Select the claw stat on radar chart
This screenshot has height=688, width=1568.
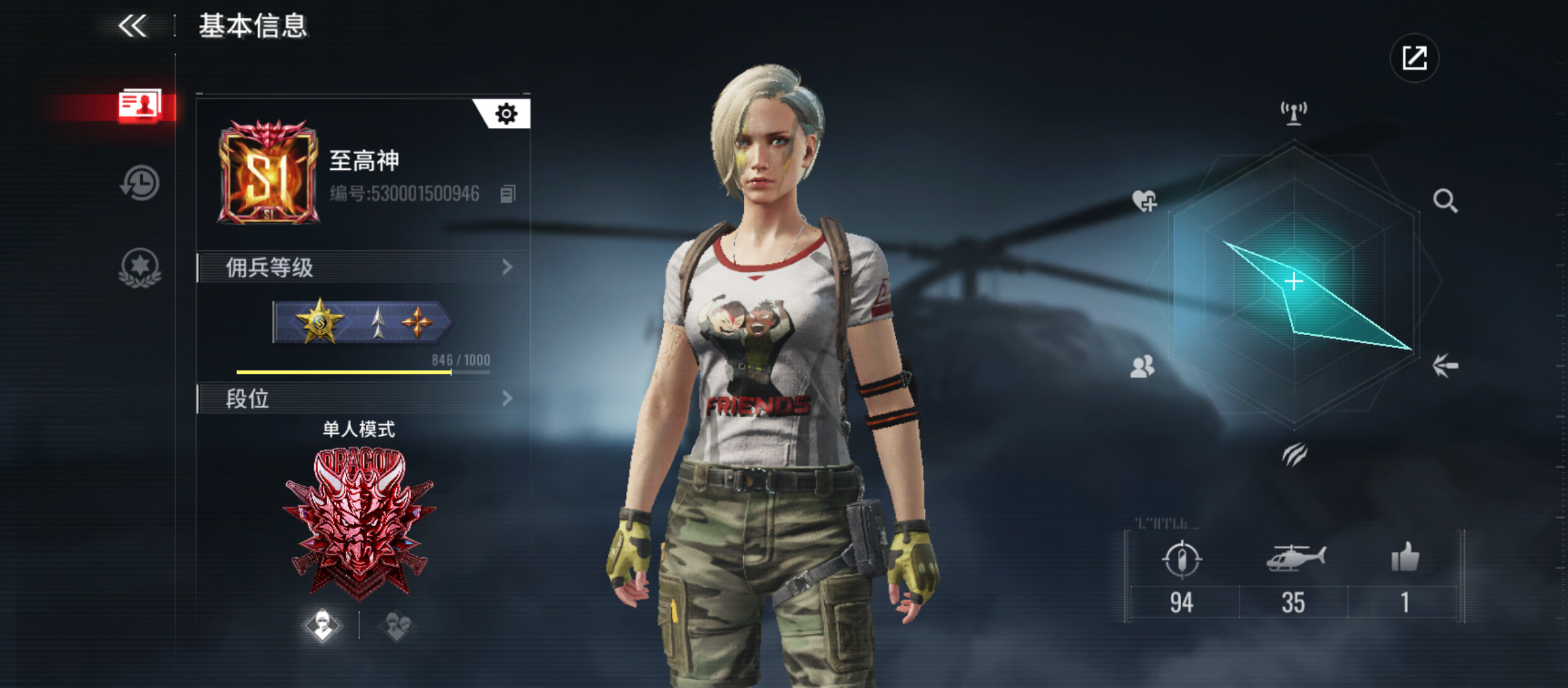[x=1294, y=454]
